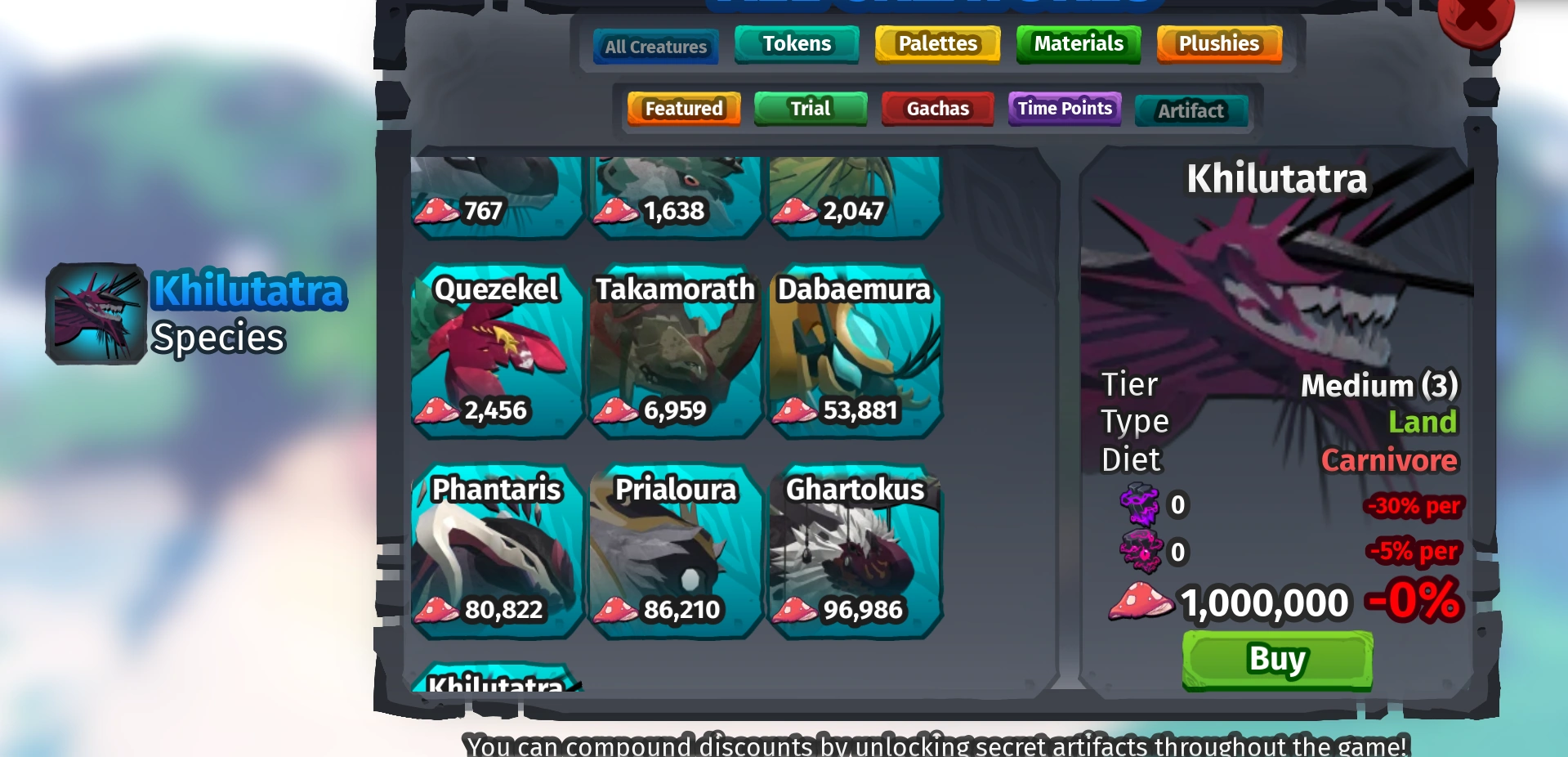Open the Featured filter

pos(683,108)
